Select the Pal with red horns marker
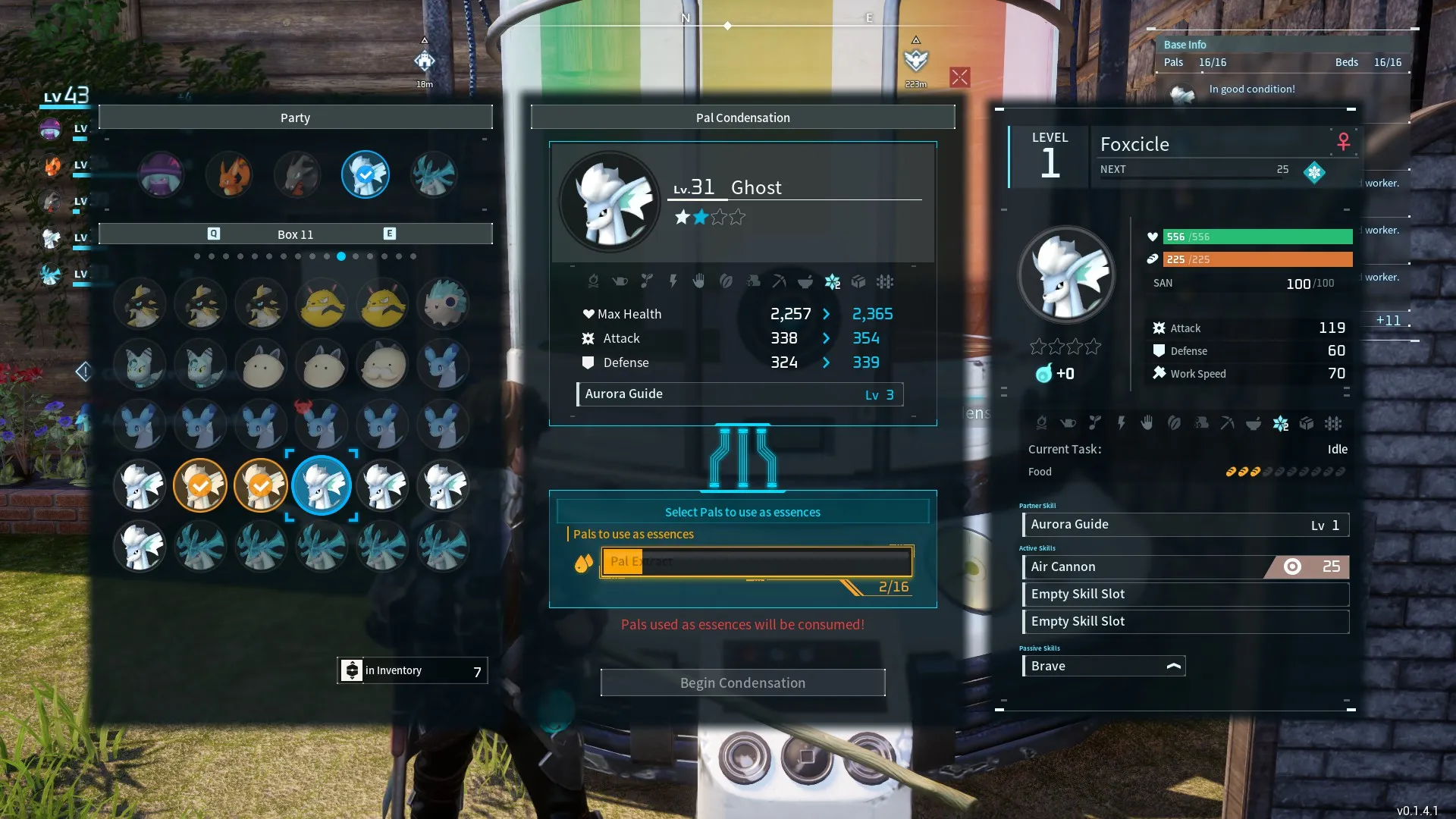The width and height of the screenshot is (1456, 819). (x=322, y=425)
